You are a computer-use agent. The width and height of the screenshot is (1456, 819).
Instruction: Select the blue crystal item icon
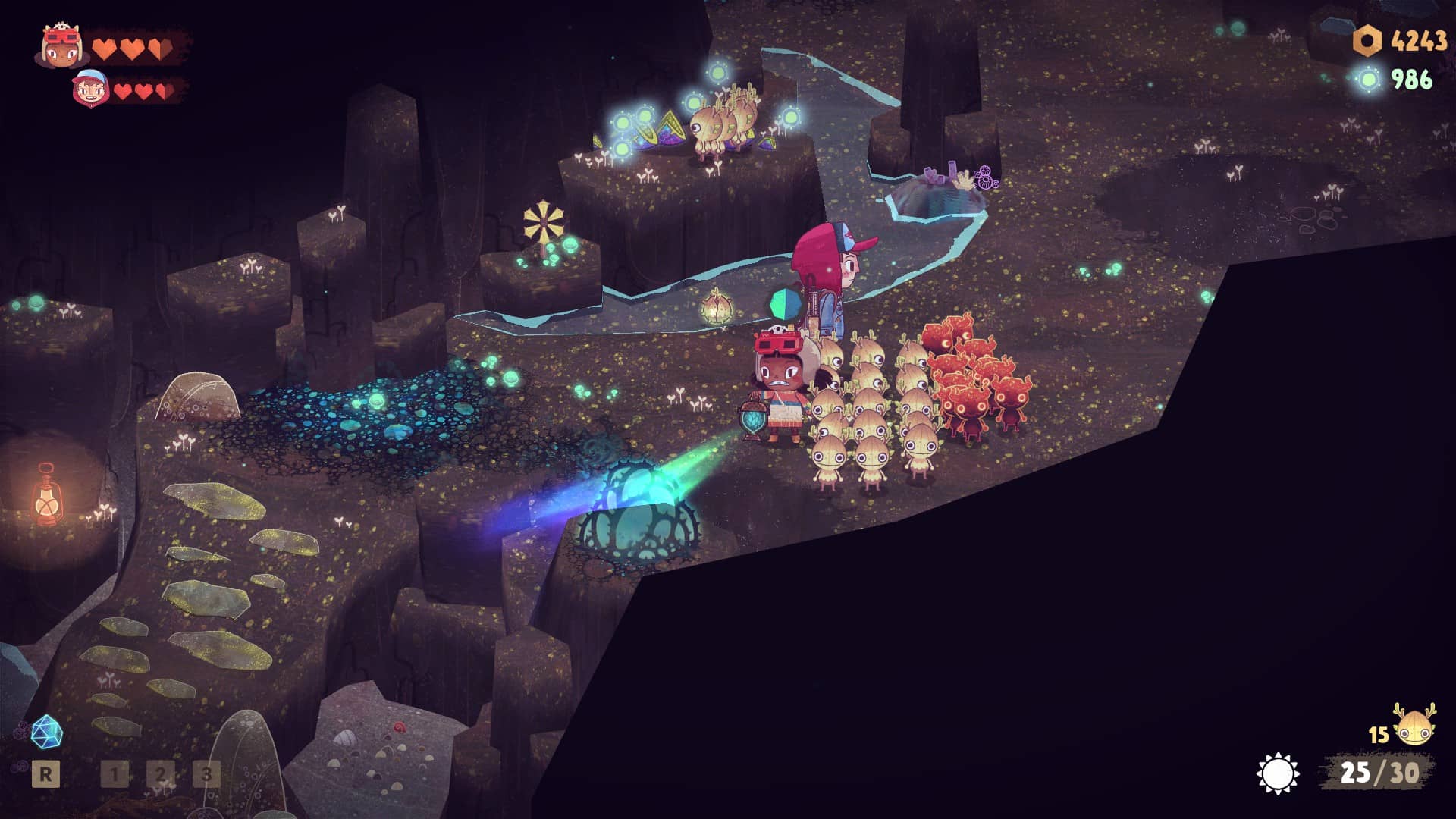click(x=46, y=732)
